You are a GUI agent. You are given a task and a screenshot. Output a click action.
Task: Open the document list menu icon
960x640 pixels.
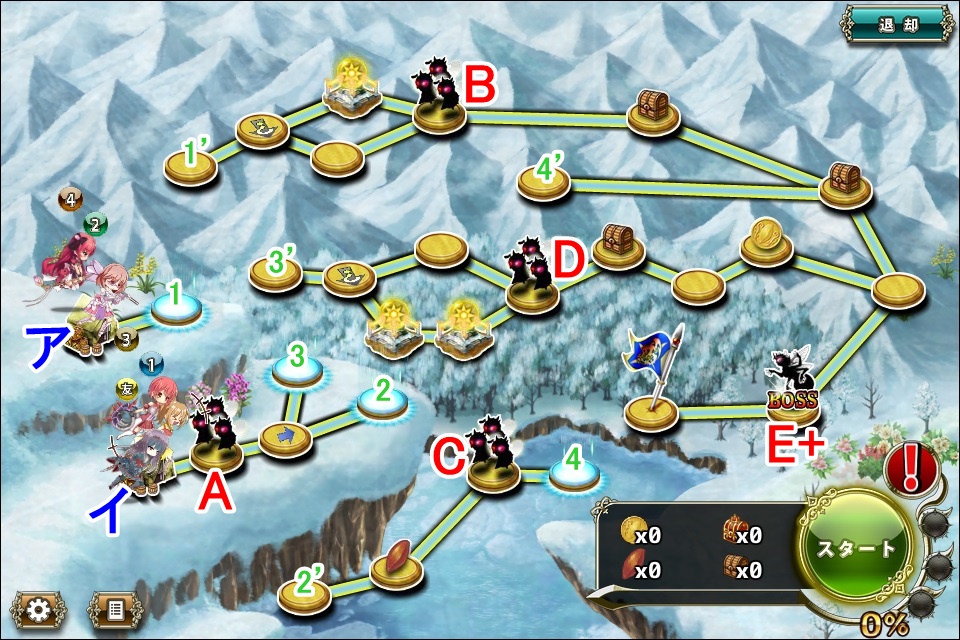tap(111, 607)
